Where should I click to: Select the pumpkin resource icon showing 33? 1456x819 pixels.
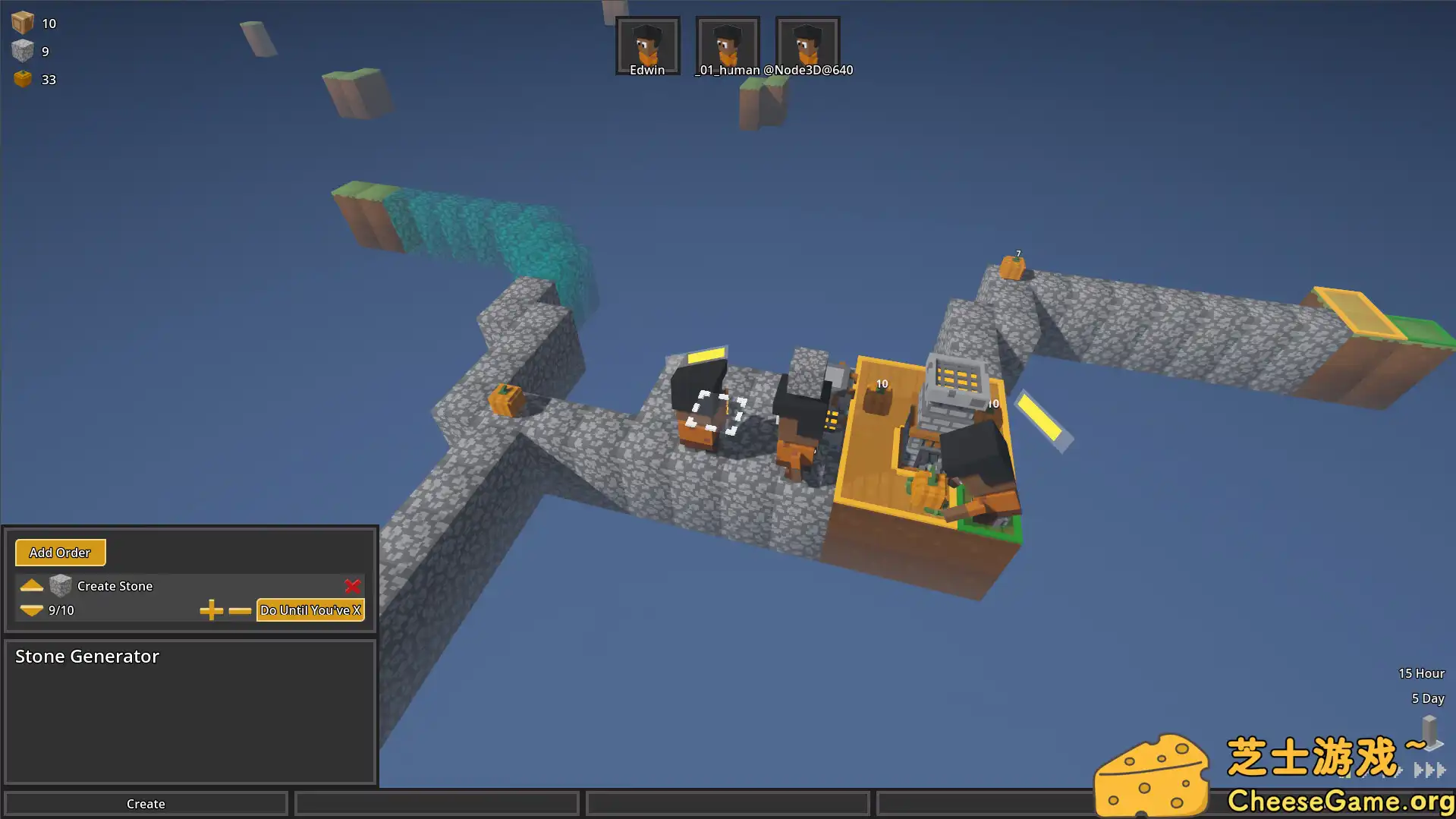coord(23,78)
